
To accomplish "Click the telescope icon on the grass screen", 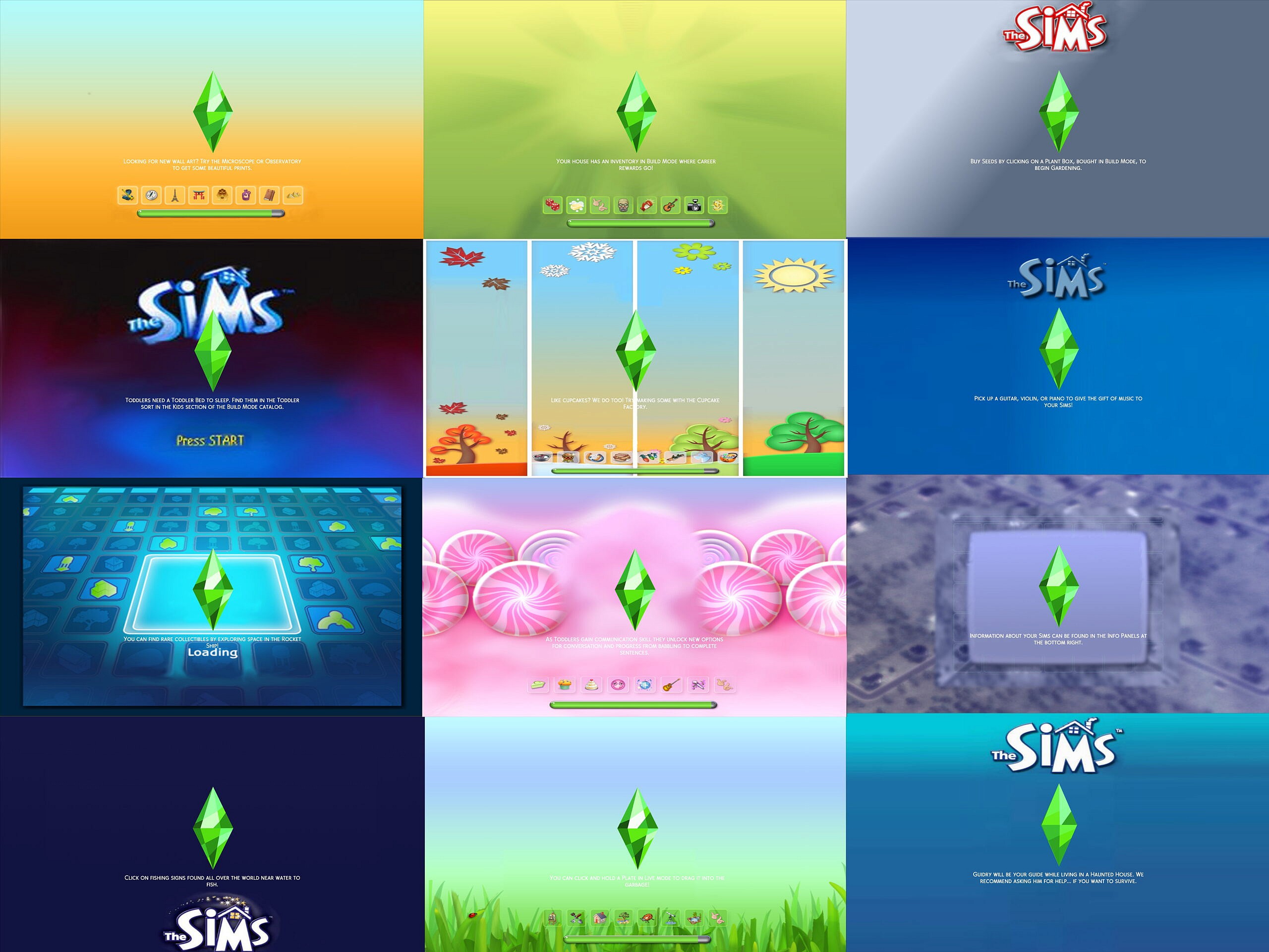I will click(x=671, y=919).
